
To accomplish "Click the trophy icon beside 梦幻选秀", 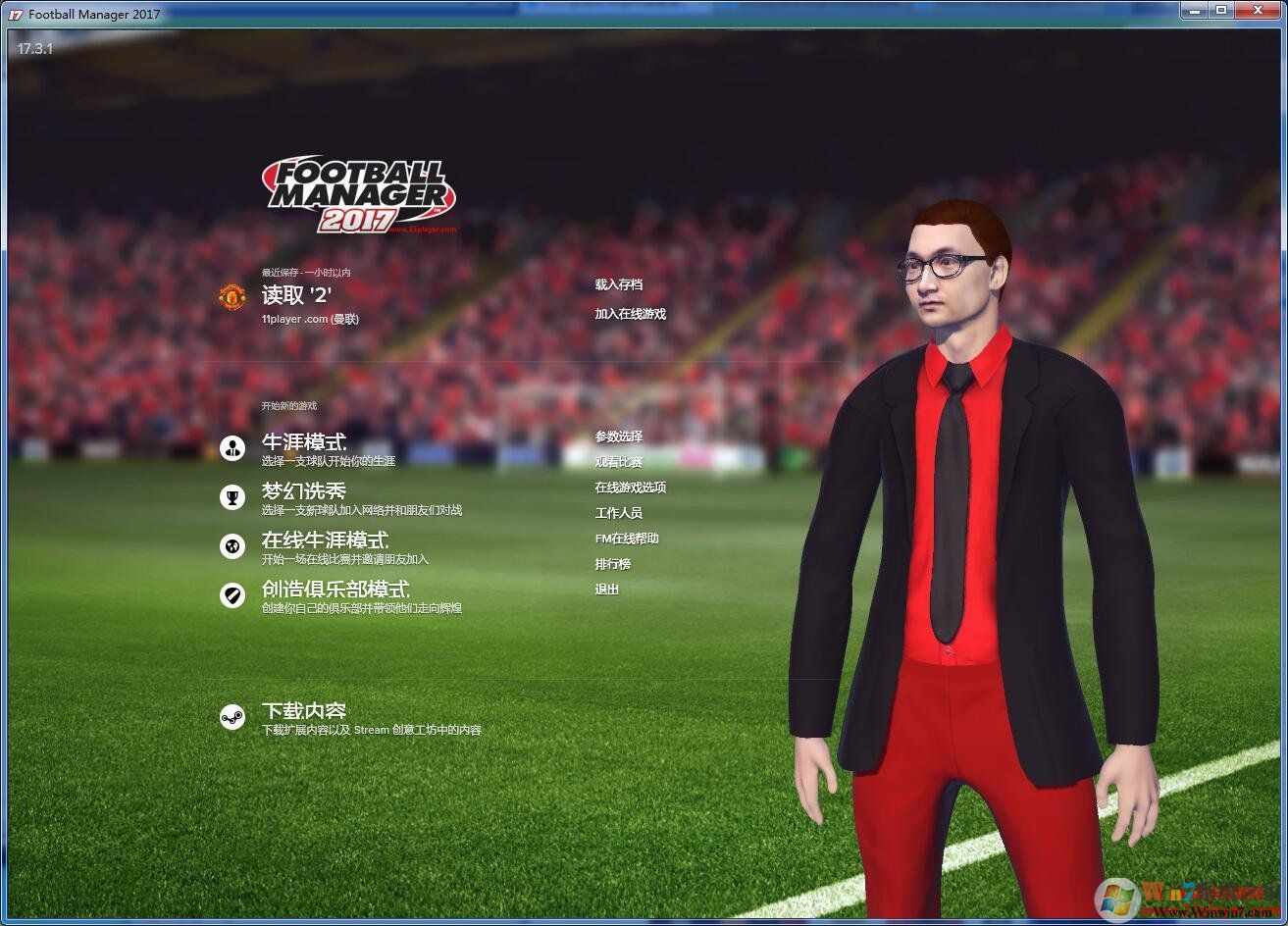I will [x=232, y=496].
